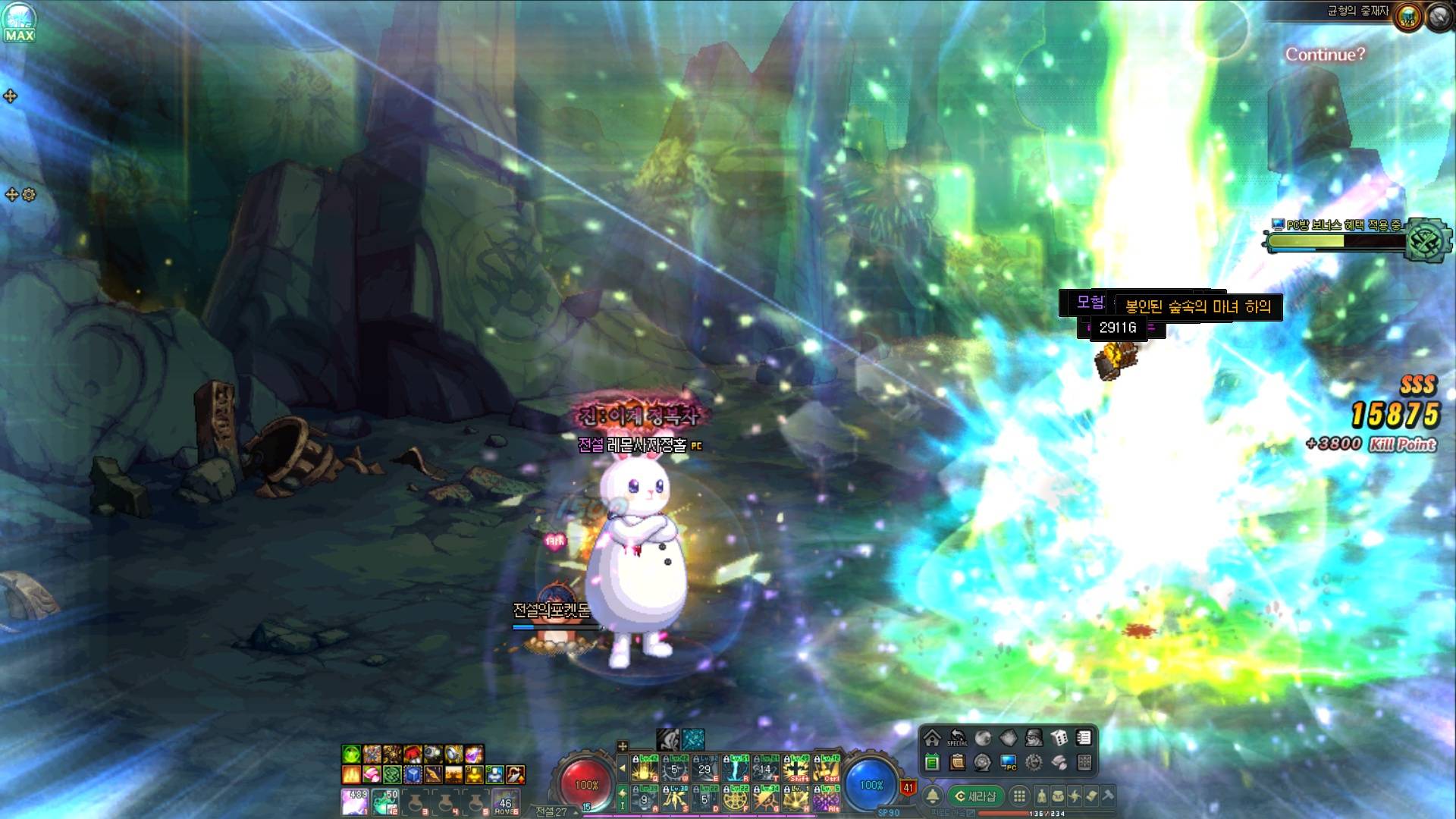Viewport: 1456px width, 819px height.
Task: Use the Q-key skill icon
Action: [x=645, y=769]
